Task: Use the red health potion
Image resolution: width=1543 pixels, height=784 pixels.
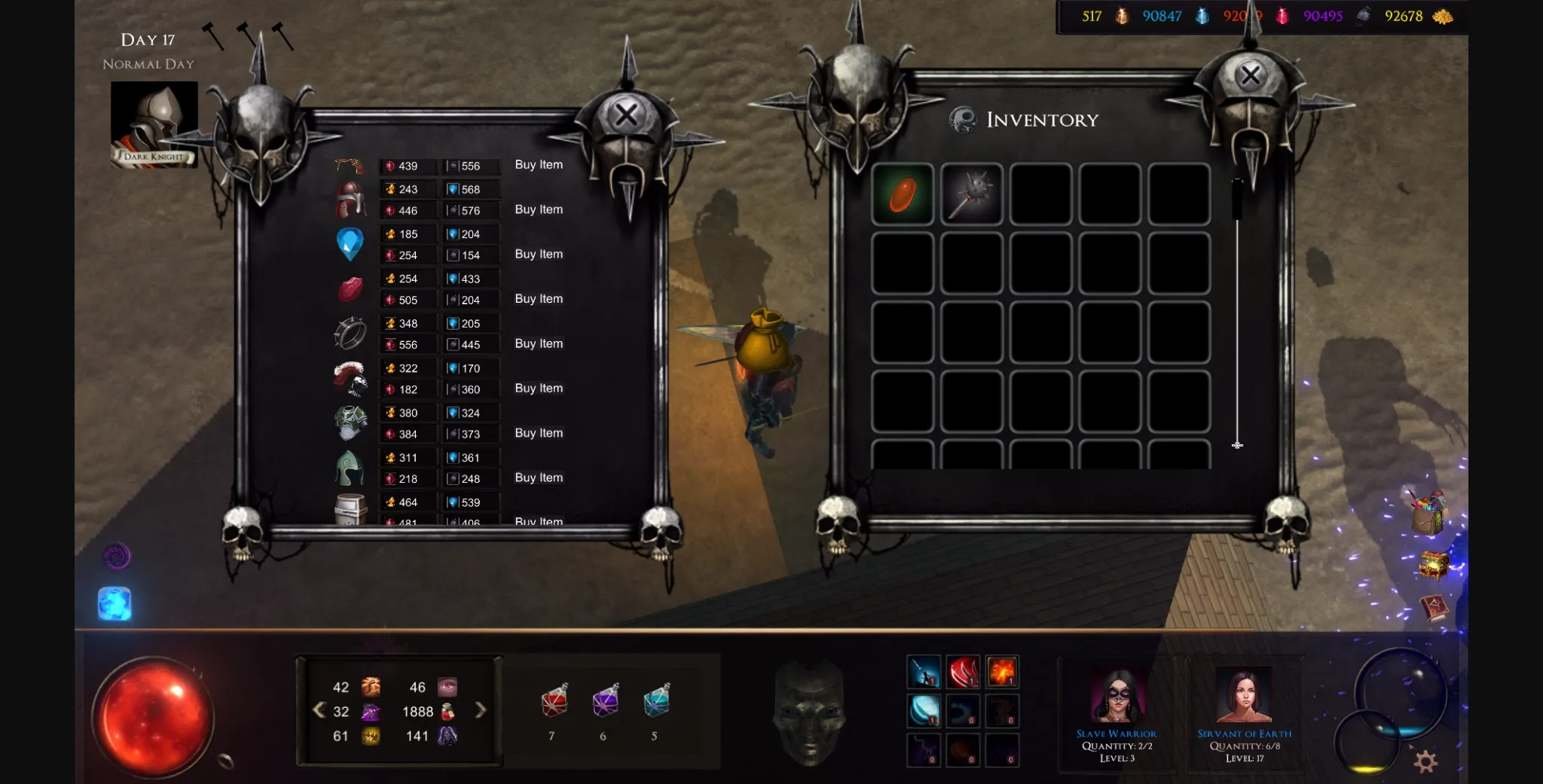Action: click(555, 701)
